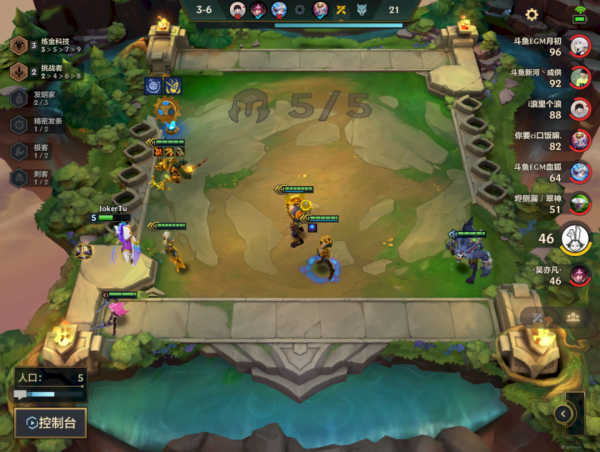This screenshot has height=452, width=600.
Task: View the board of player with 88 health
Action: (579, 109)
